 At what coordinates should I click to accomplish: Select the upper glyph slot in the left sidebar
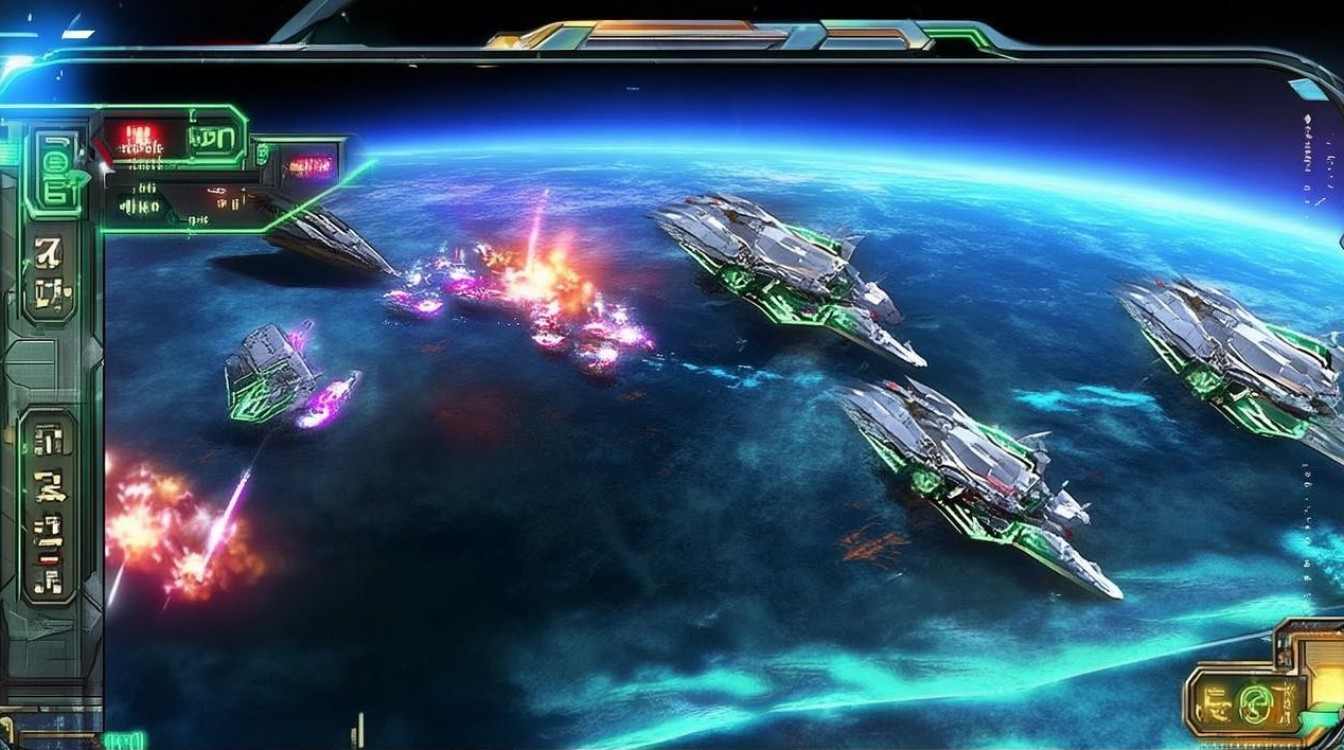click(x=50, y=272)
